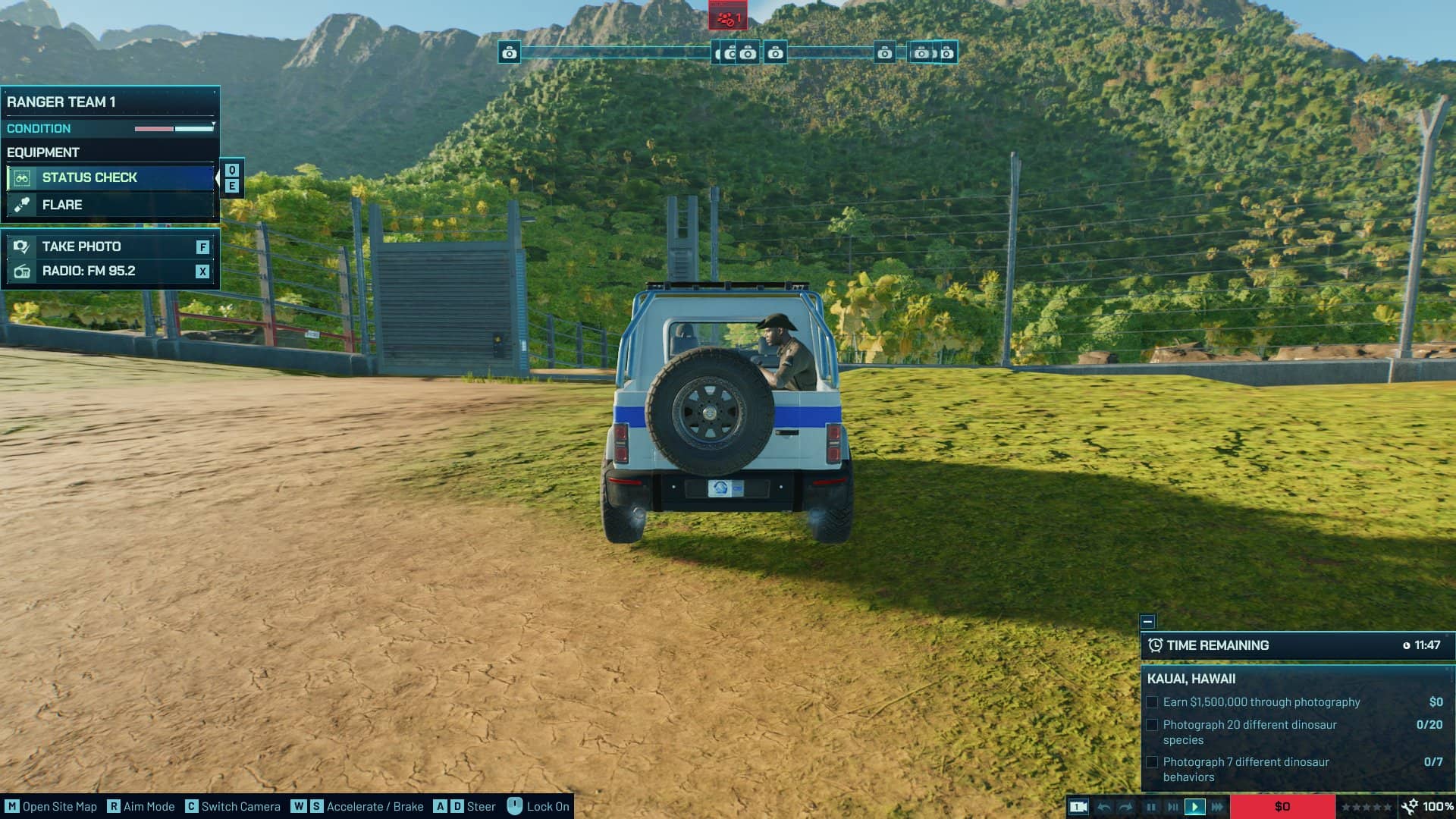Click the camera view button
The image size is (1456, 819).
(1078, 807)
